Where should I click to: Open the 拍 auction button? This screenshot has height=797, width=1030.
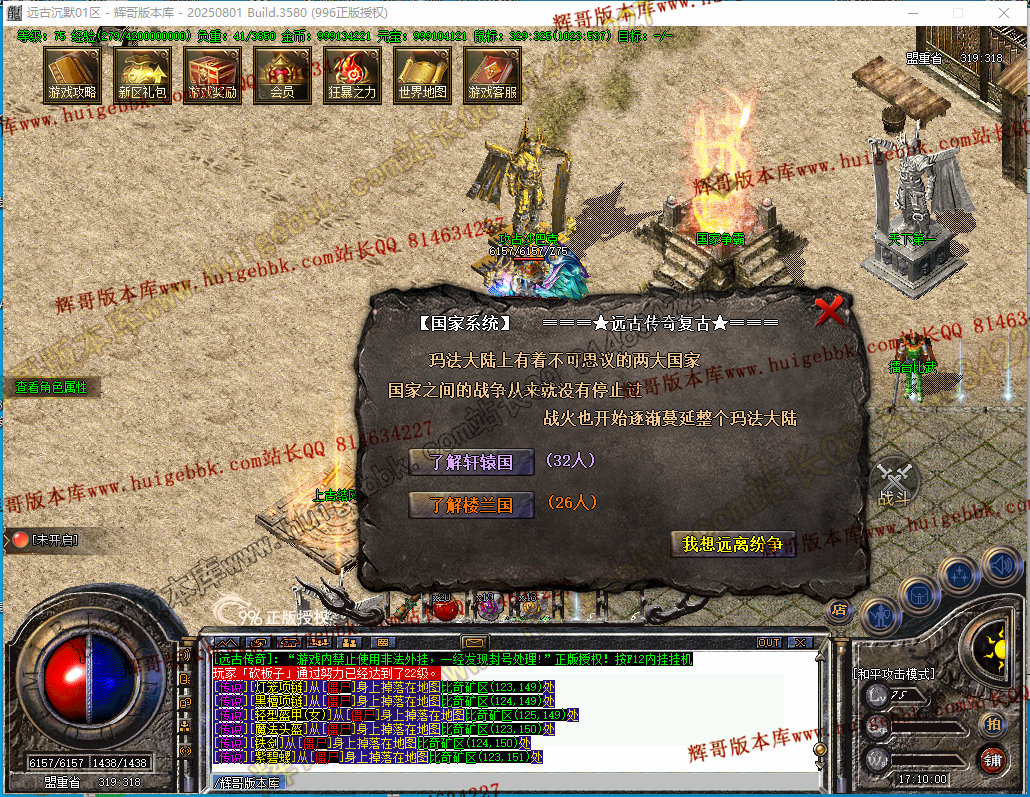tap(992, 723)
